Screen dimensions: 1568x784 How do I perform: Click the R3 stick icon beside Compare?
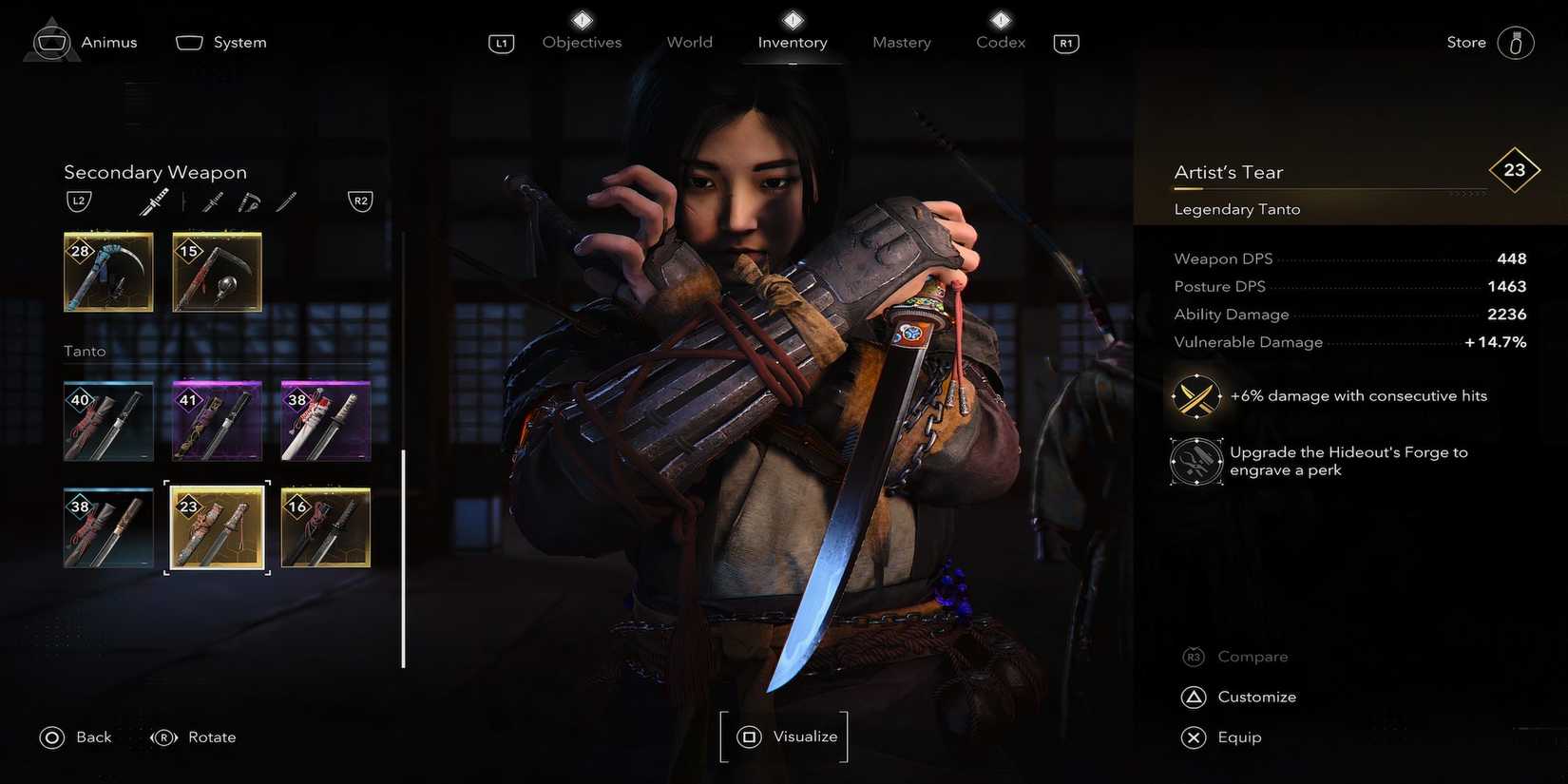[1194, 656]
